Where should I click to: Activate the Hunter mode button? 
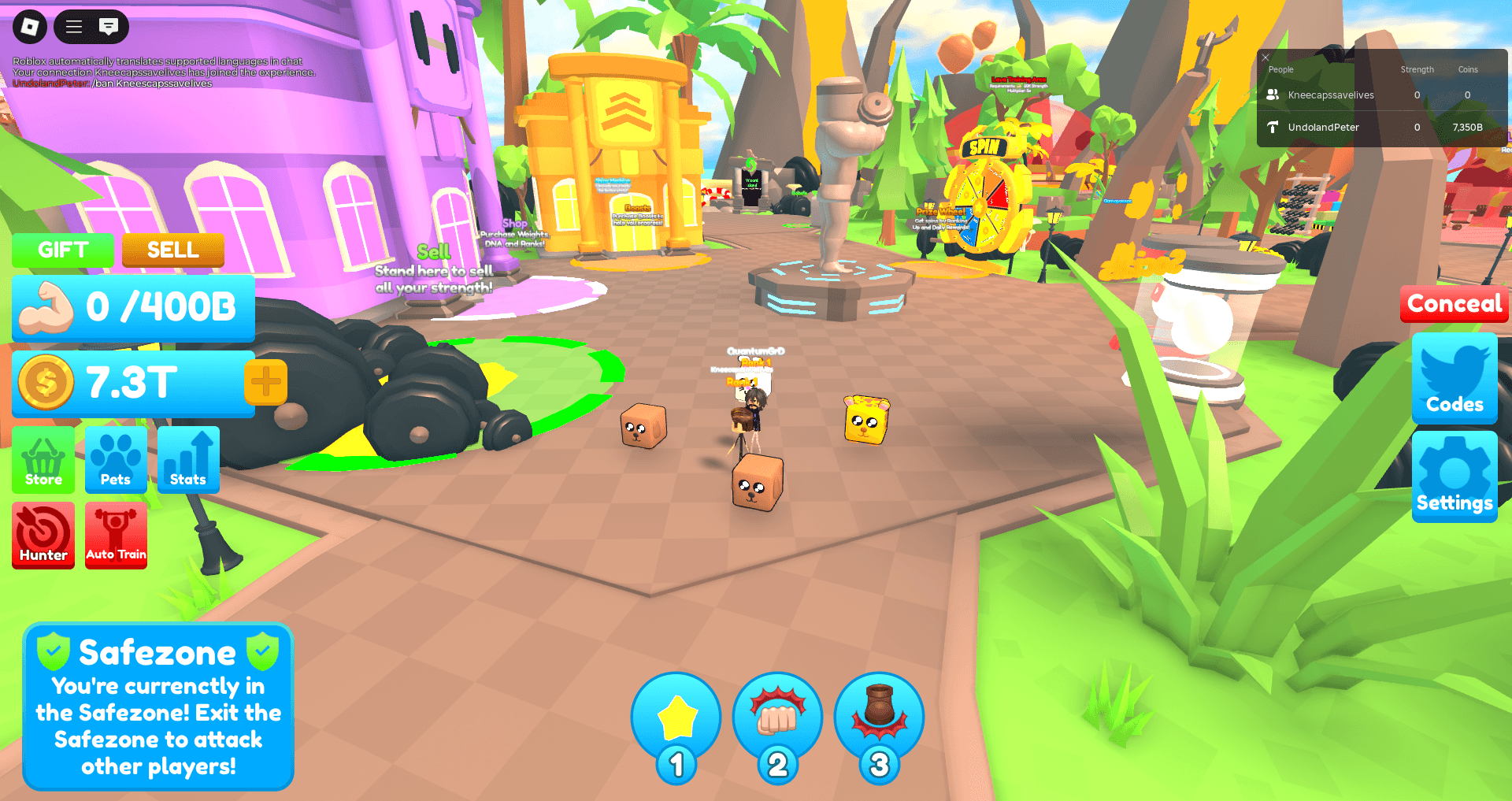(x=43, y=536)
